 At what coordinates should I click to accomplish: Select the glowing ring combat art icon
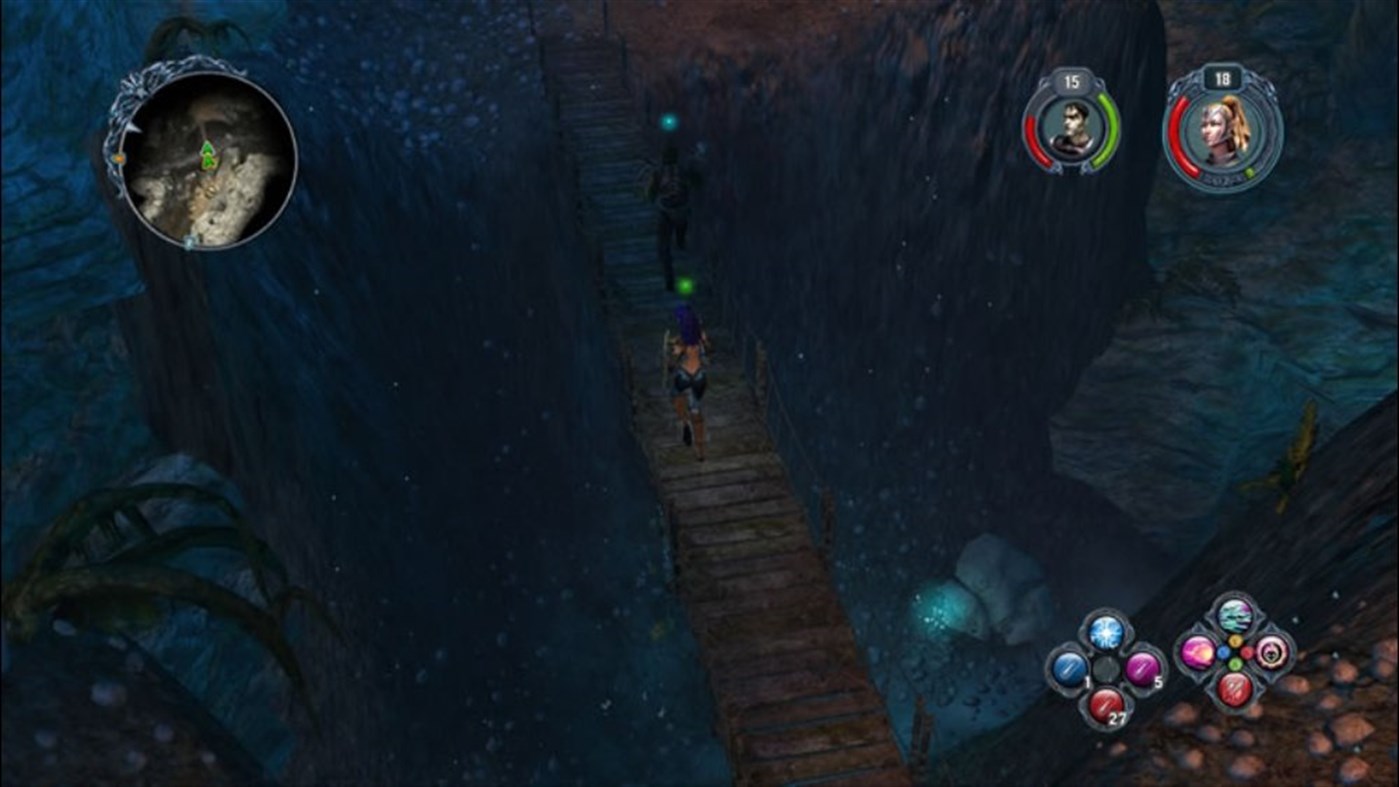(1270, 655)
